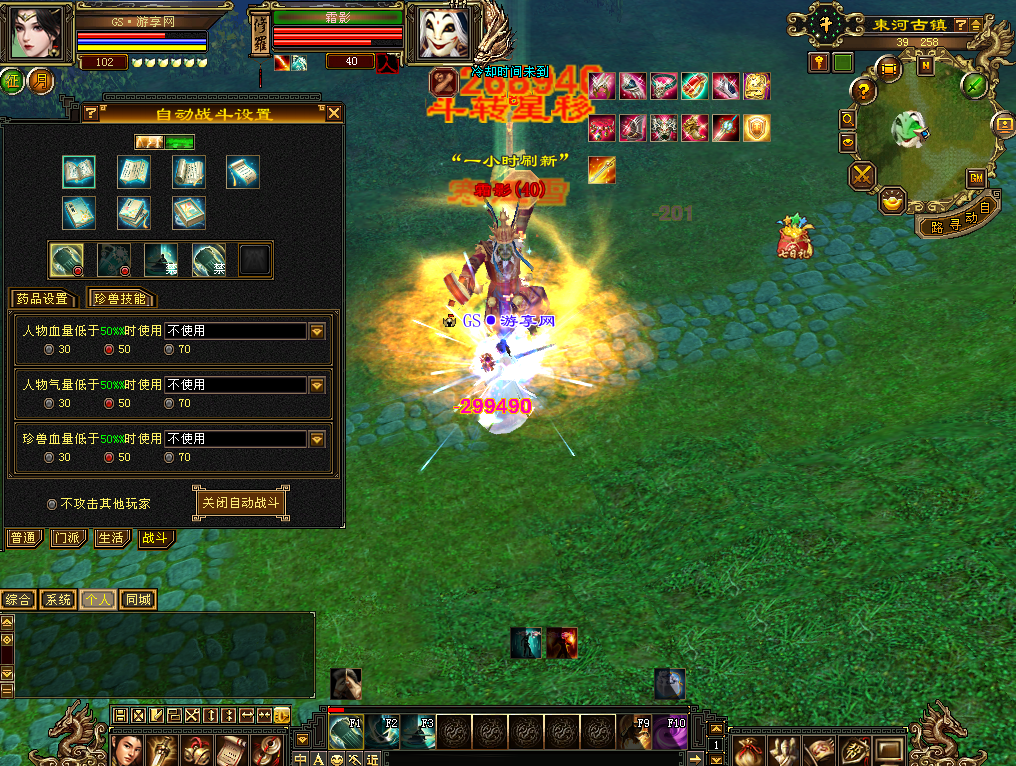
Task: Click the crossed swords minimap icon
Action: pyautogui.click(x=862, y=177)
